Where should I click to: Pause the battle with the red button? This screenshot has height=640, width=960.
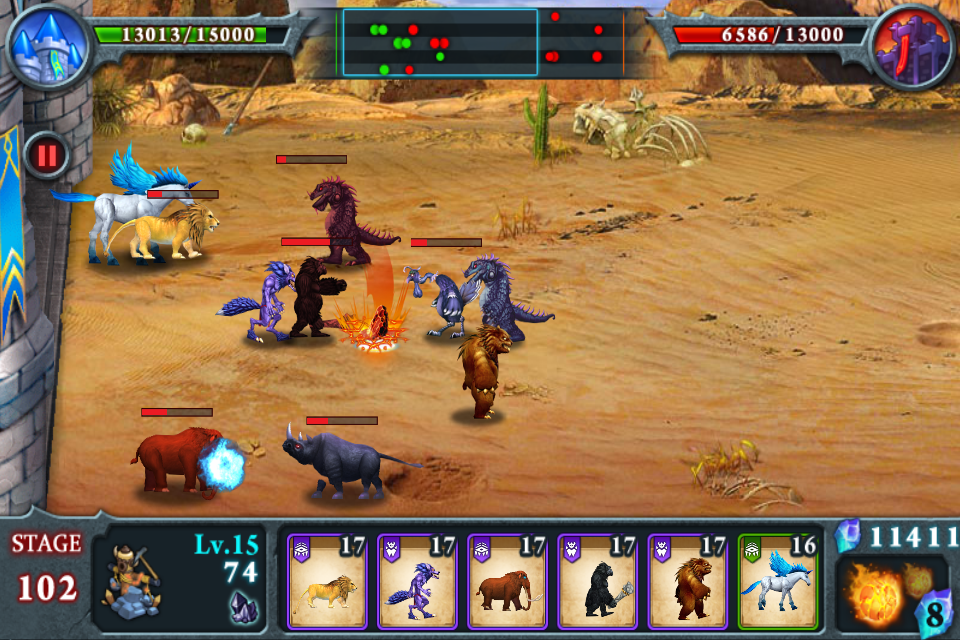tap(46, 155)
